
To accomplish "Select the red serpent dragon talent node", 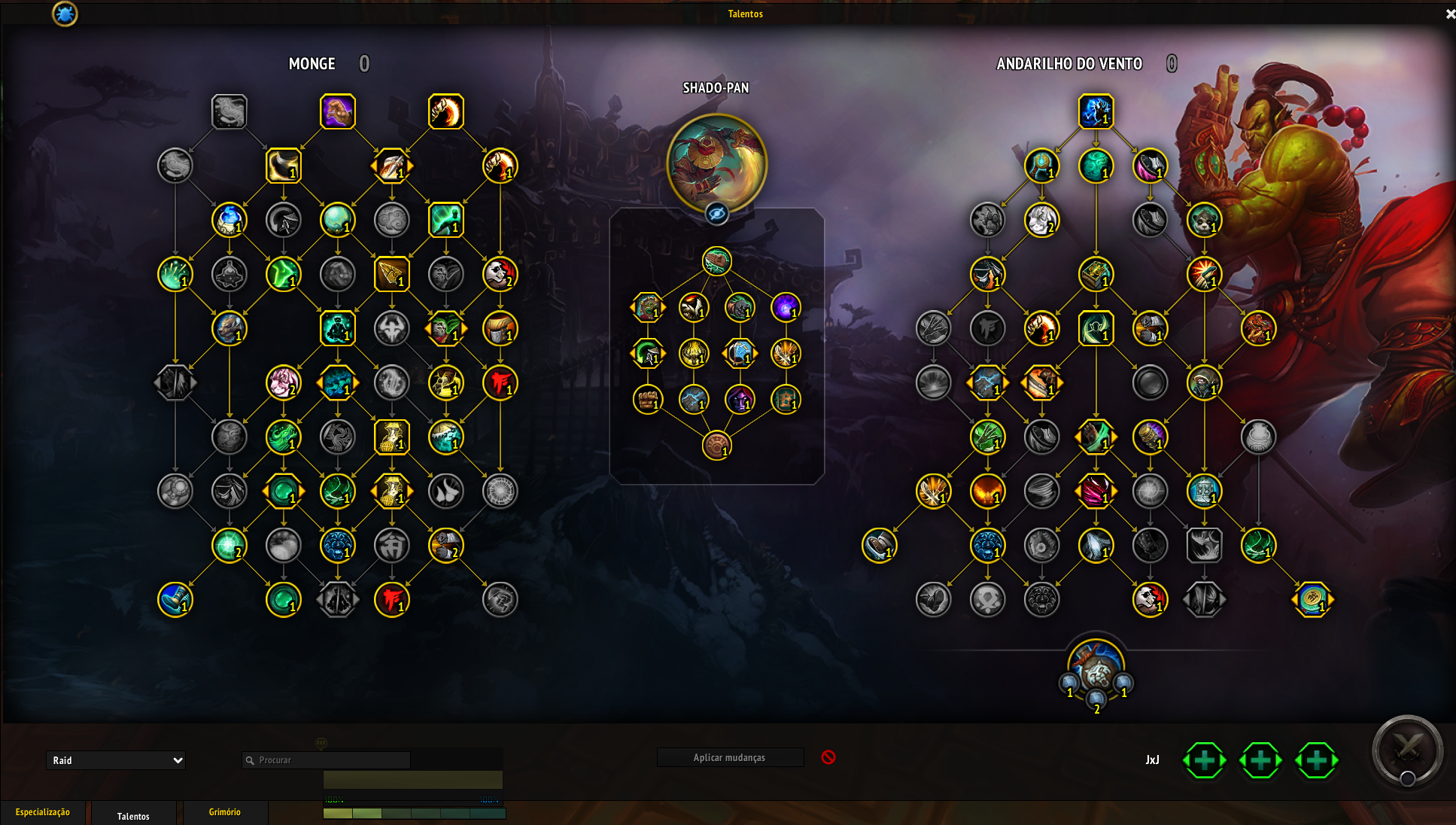I will [1258, 328].
